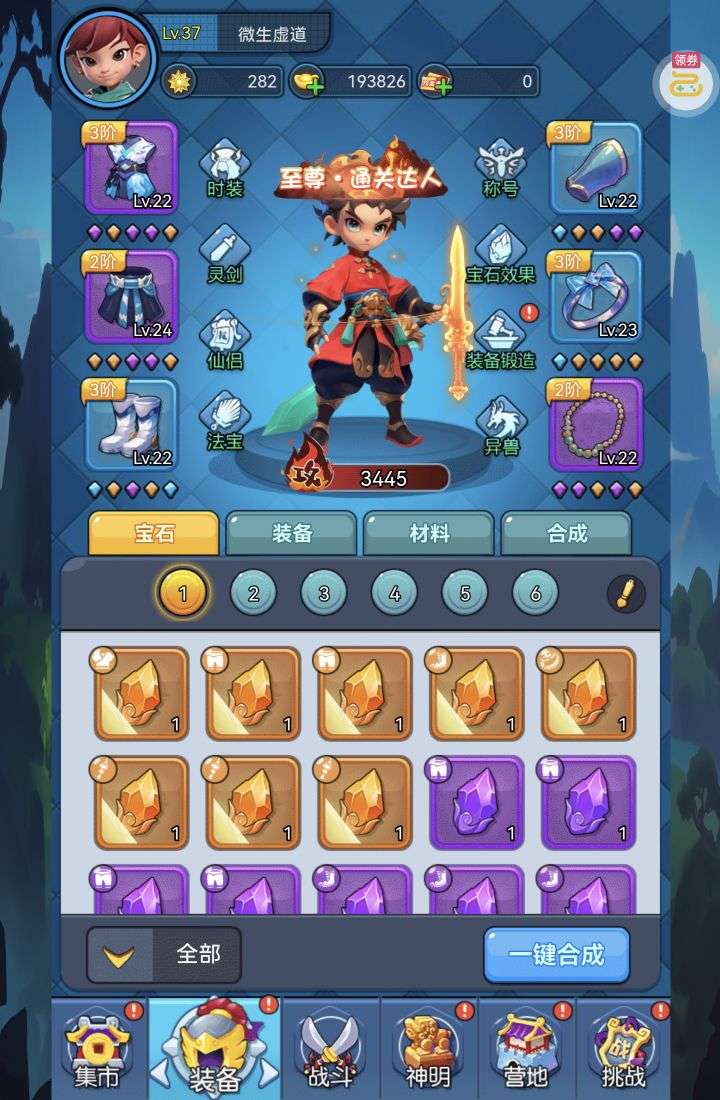Open the 异兽 beast menu

500,425
